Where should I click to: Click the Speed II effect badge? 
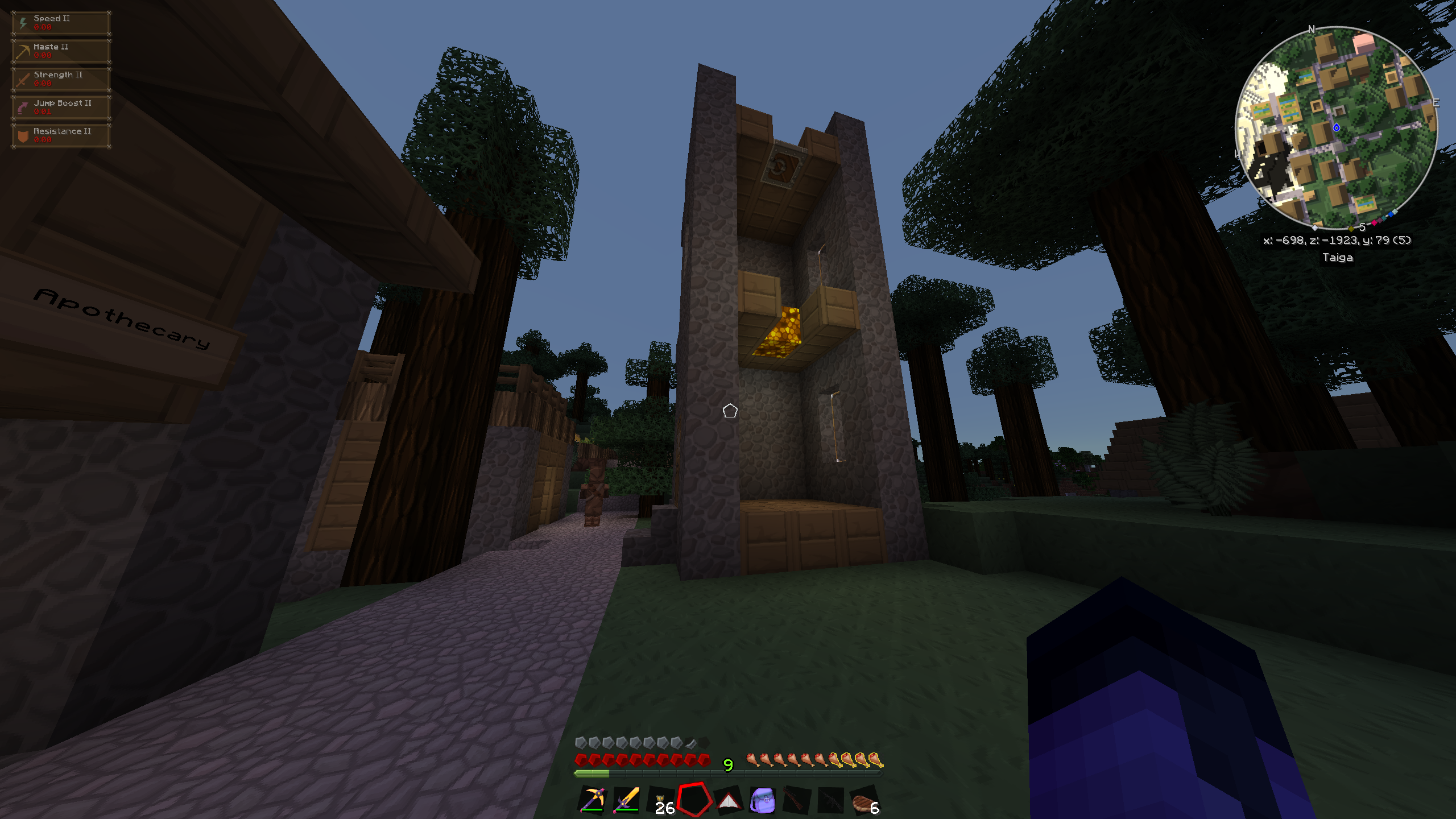pyautogui.click(x=61, y=23)
